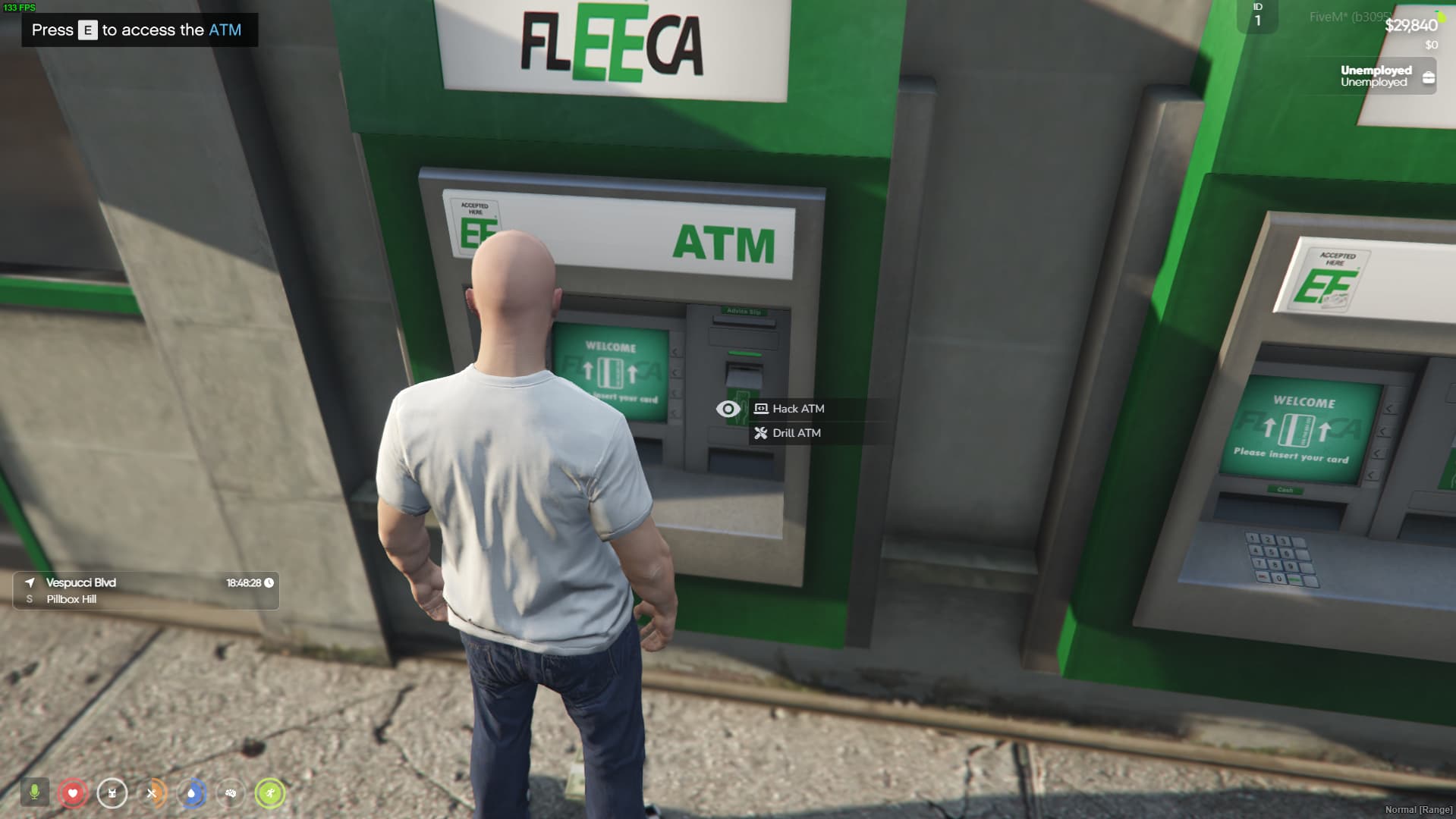Select the red heart health icon
1456x819 pixels.
74,794
